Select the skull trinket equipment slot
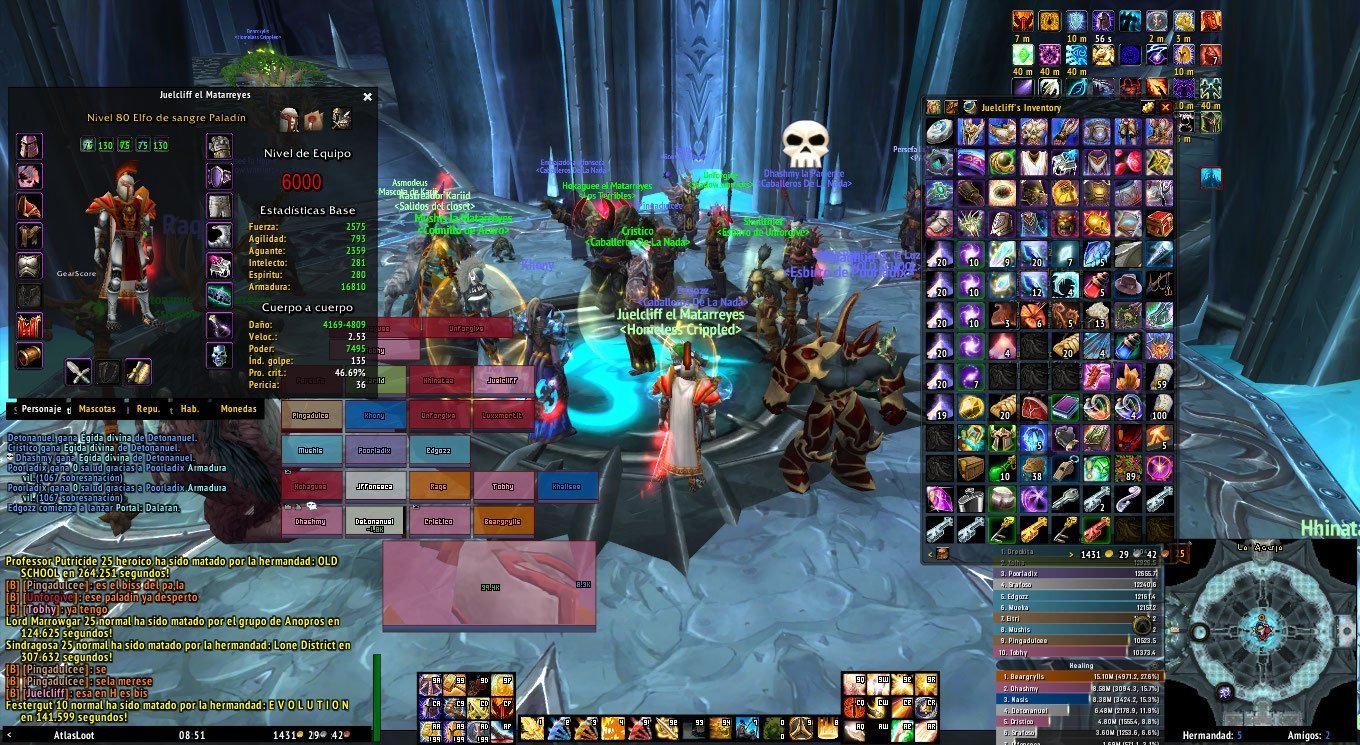Image resolution: width=1360 pixels, height=745 pixels. pyautogui.click(x=219, y=355)
